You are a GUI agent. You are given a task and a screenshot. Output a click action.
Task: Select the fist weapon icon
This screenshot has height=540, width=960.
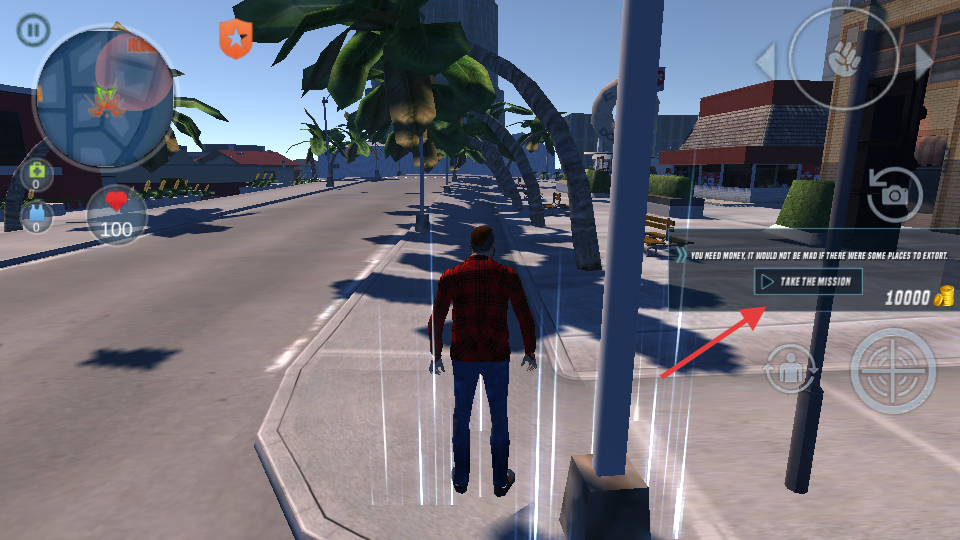pyautogui.click(x=842, y=59)
